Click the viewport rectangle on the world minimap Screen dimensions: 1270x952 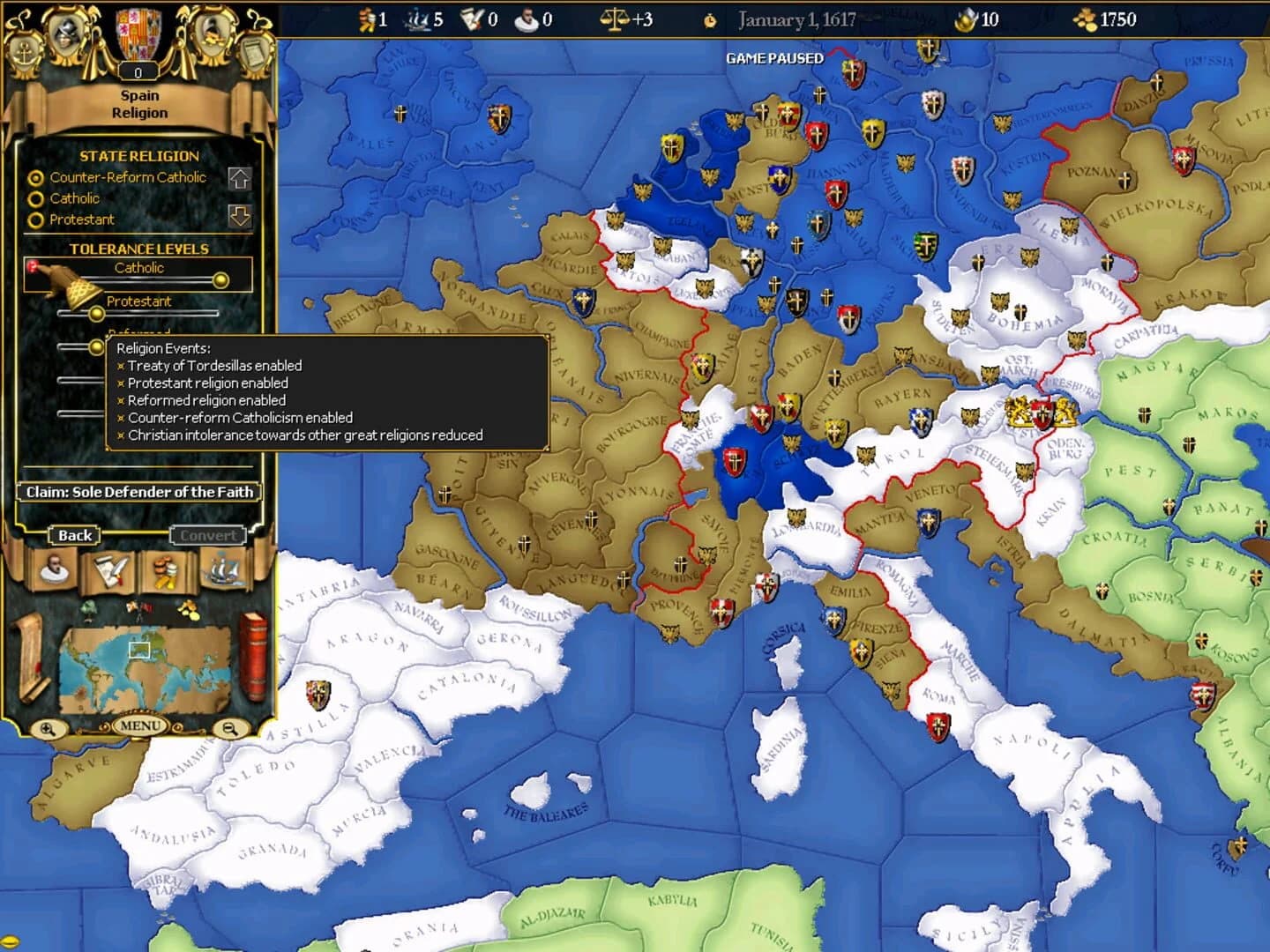point(139,650)
